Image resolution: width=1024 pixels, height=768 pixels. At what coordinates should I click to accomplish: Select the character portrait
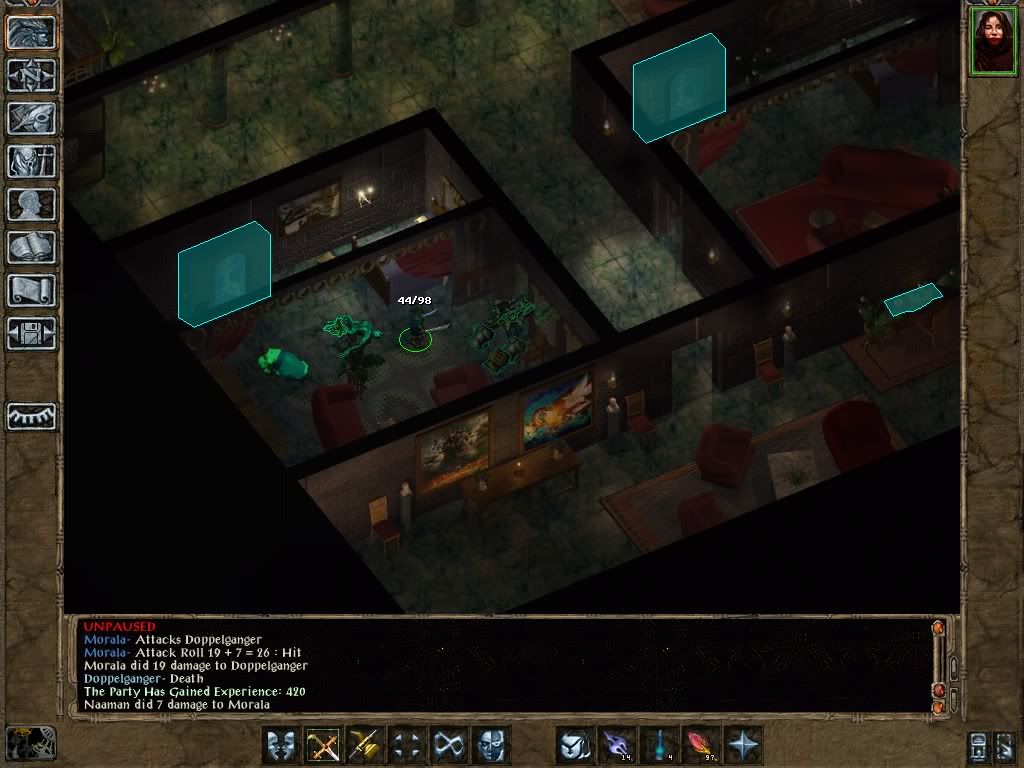pos(992,42)
